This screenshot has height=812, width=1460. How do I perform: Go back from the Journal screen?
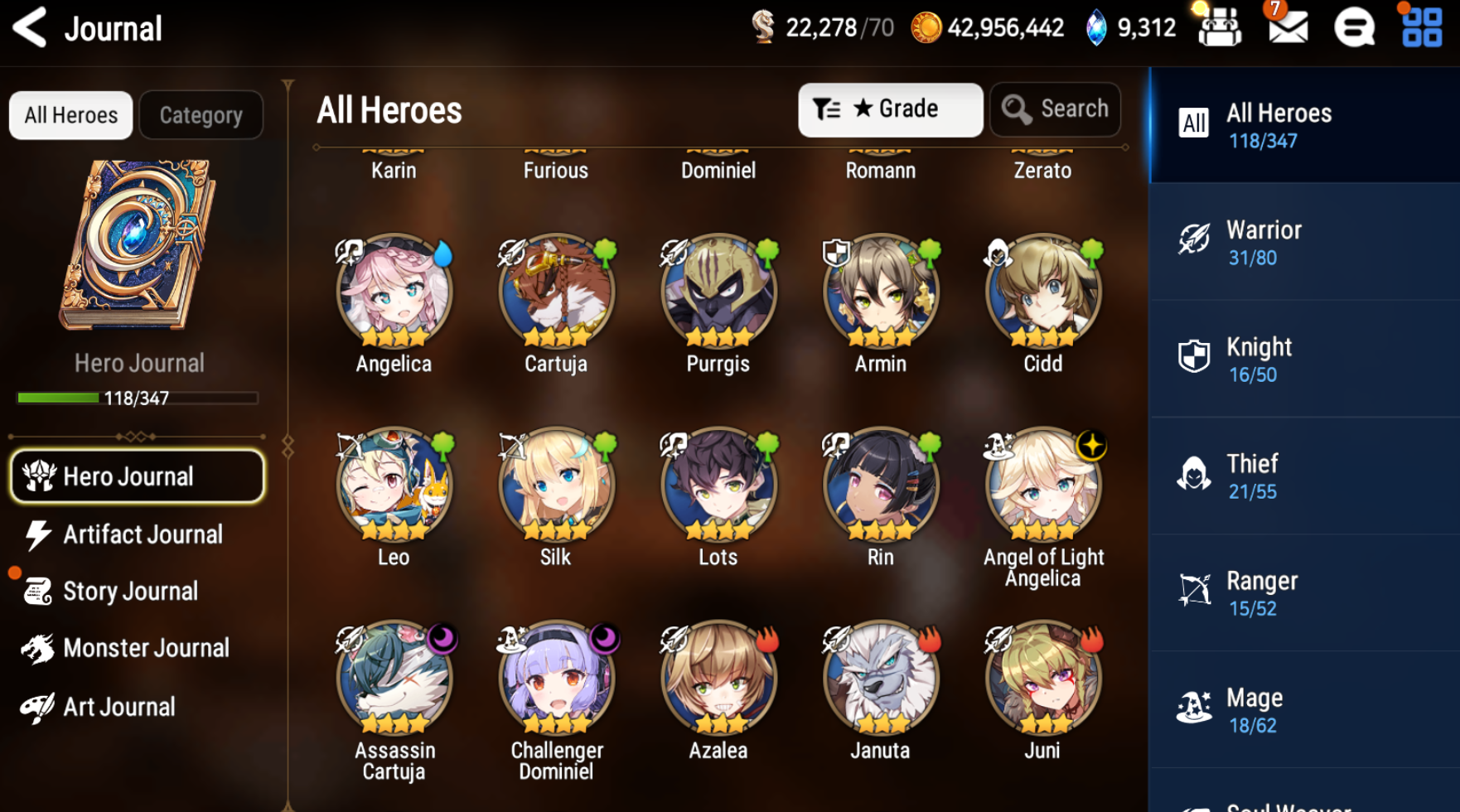[x=31, y=28]
